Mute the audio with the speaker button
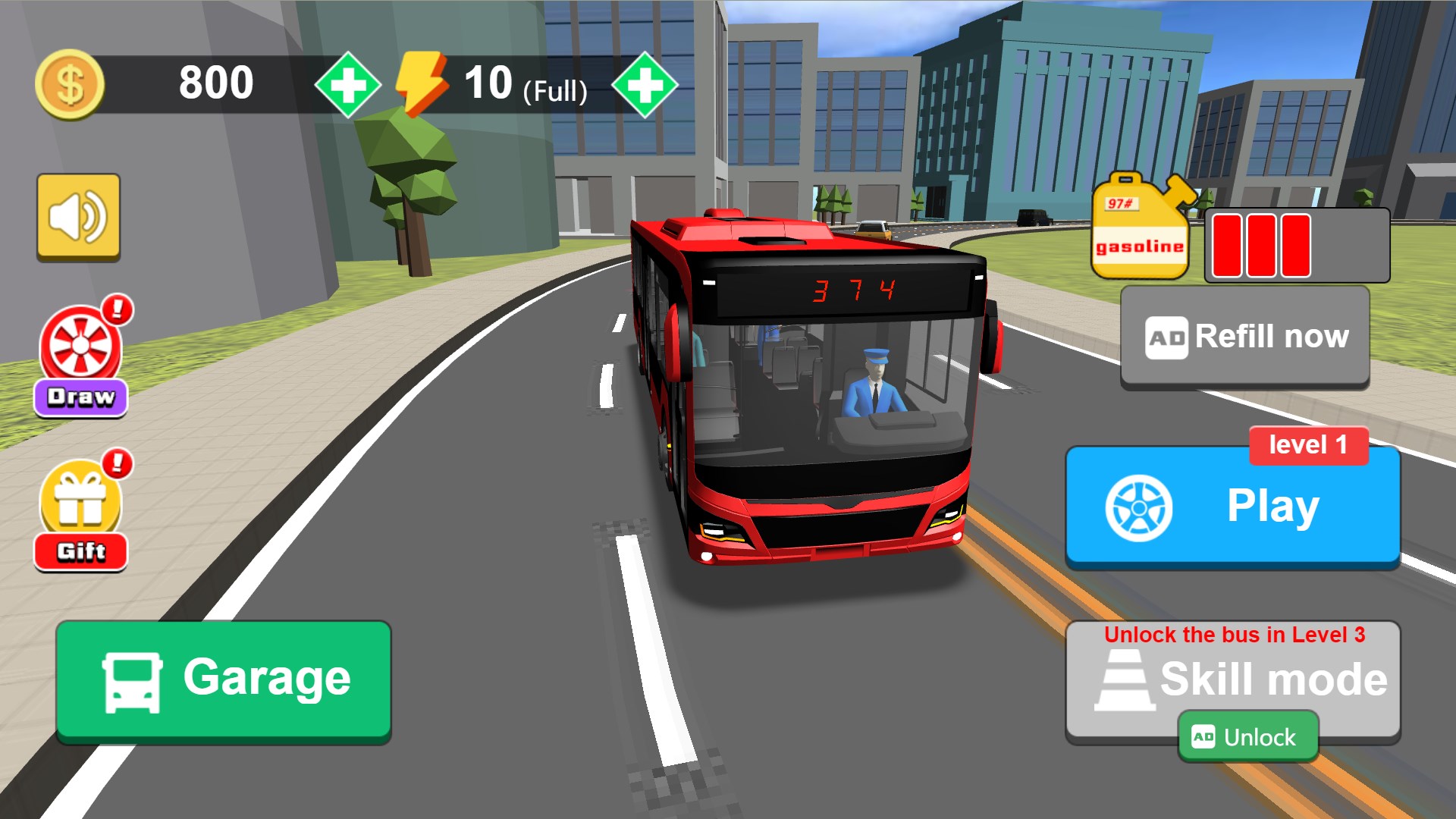This screenshot has height=819, width=1456. 79,216
